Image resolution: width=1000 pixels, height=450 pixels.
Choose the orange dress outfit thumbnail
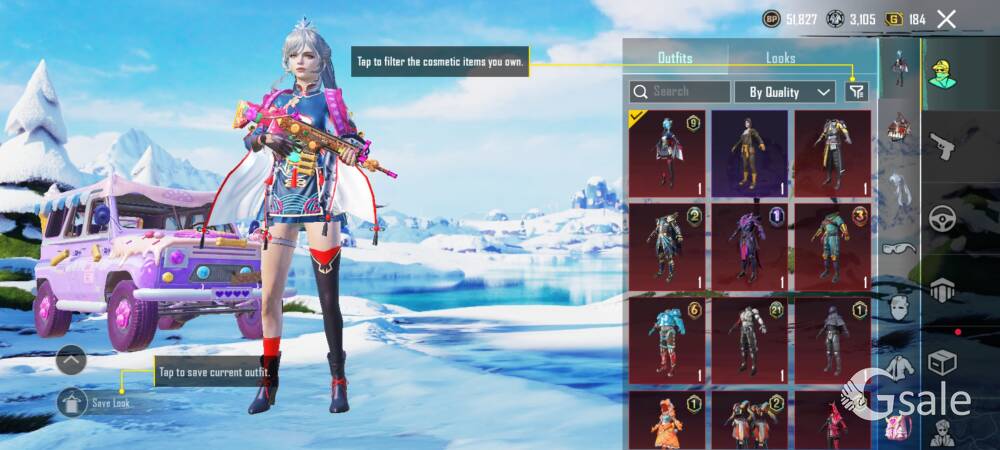[x=666, y=421]
